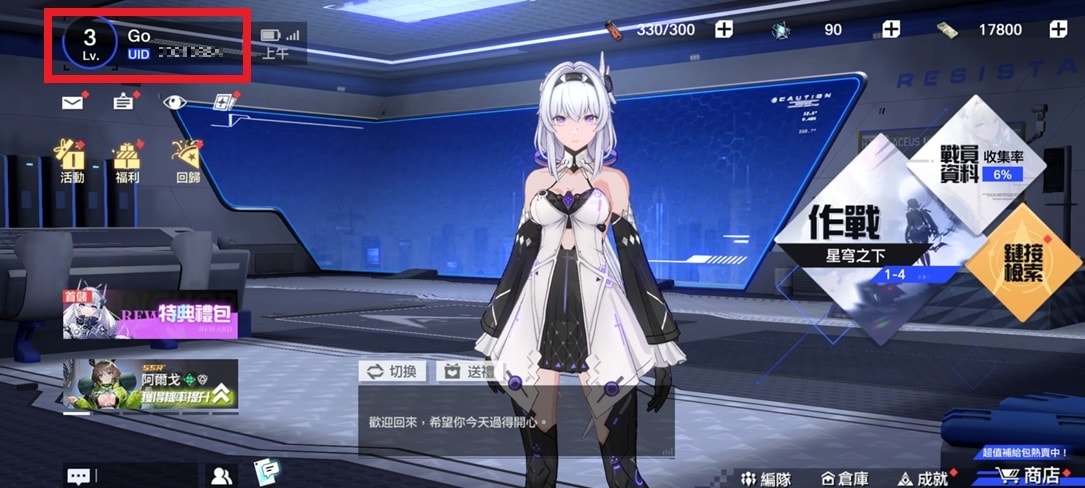
Task: Toggle the eye icon to hide interface
Action: pyautogui.click(x=175, y=102)
